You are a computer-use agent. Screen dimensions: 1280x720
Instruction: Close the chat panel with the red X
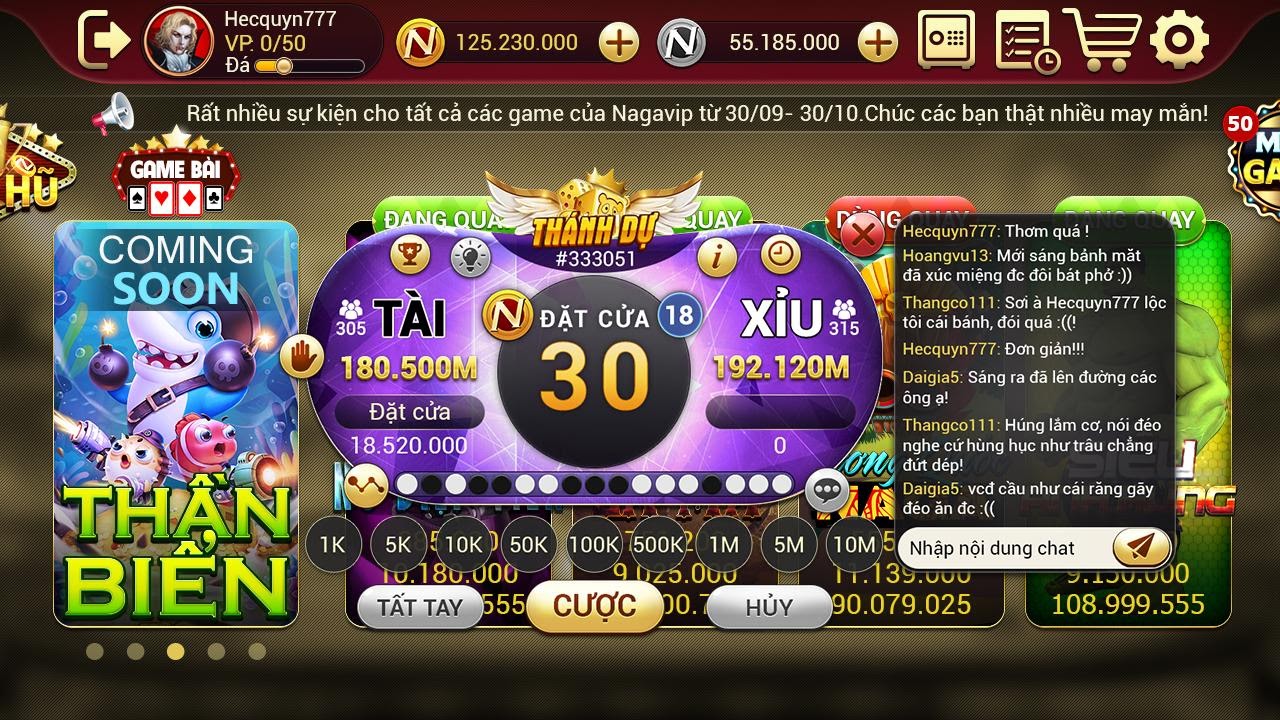[863, 237]
